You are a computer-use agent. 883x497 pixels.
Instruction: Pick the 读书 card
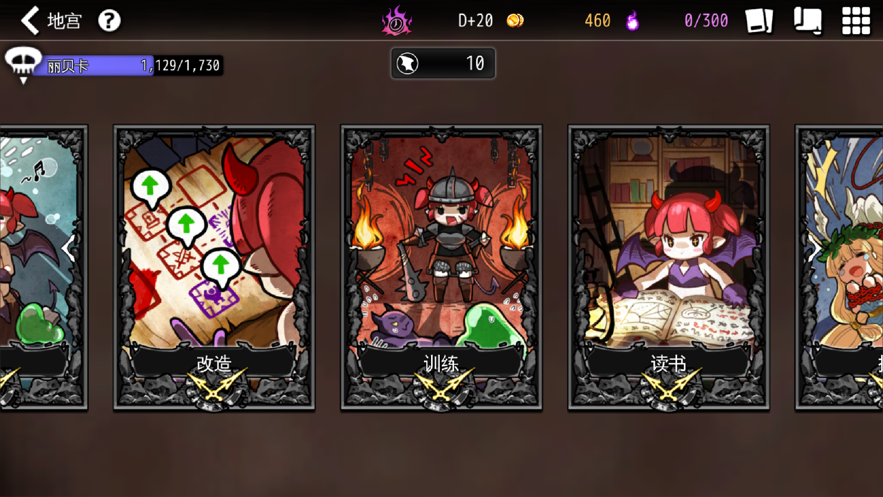pos(668,267)
